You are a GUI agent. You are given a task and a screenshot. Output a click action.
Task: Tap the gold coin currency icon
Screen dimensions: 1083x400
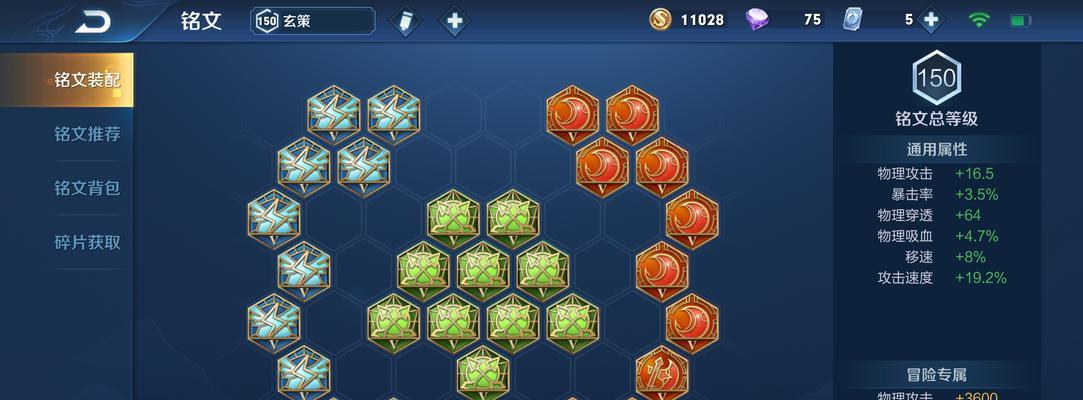(660, 19)
